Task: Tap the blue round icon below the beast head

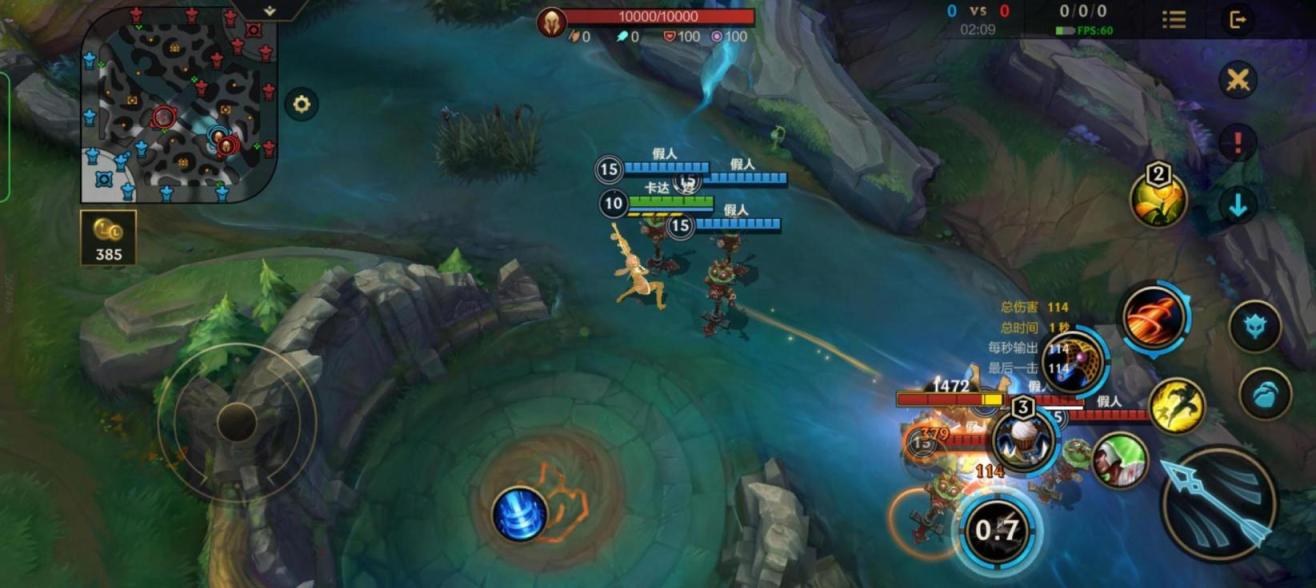Action: click(1265, 393)
